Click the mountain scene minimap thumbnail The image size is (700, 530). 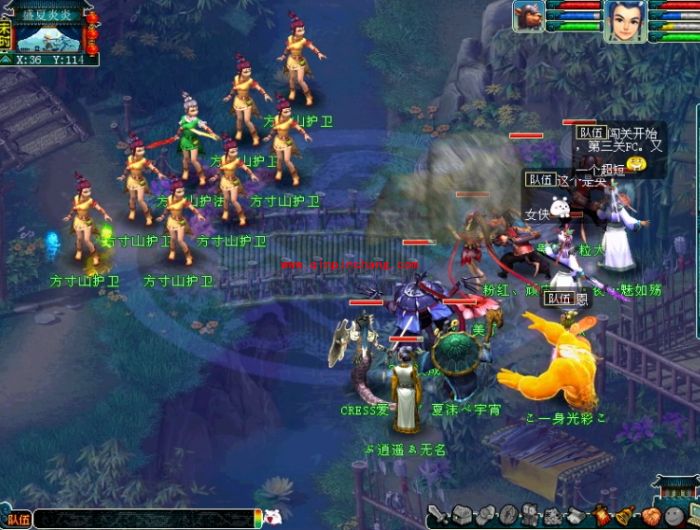click(48, 37)
